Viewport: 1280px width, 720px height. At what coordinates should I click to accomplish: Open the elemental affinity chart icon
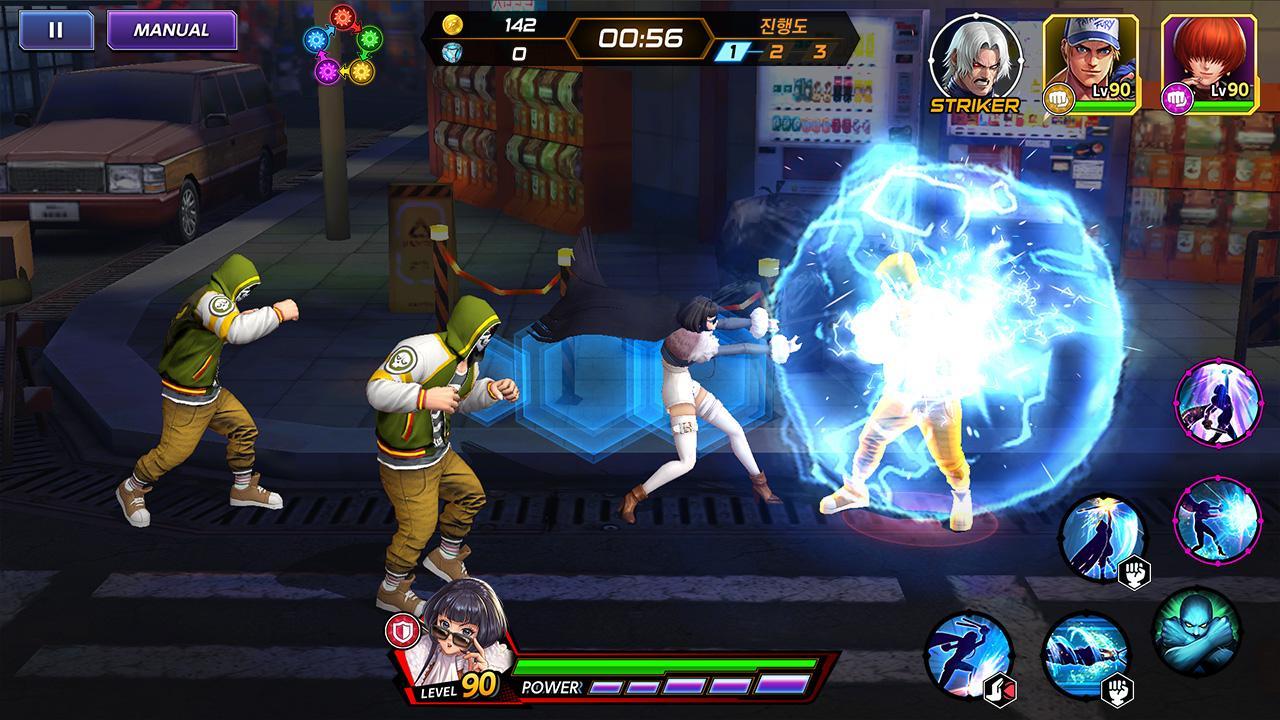[x=343, y=44]
